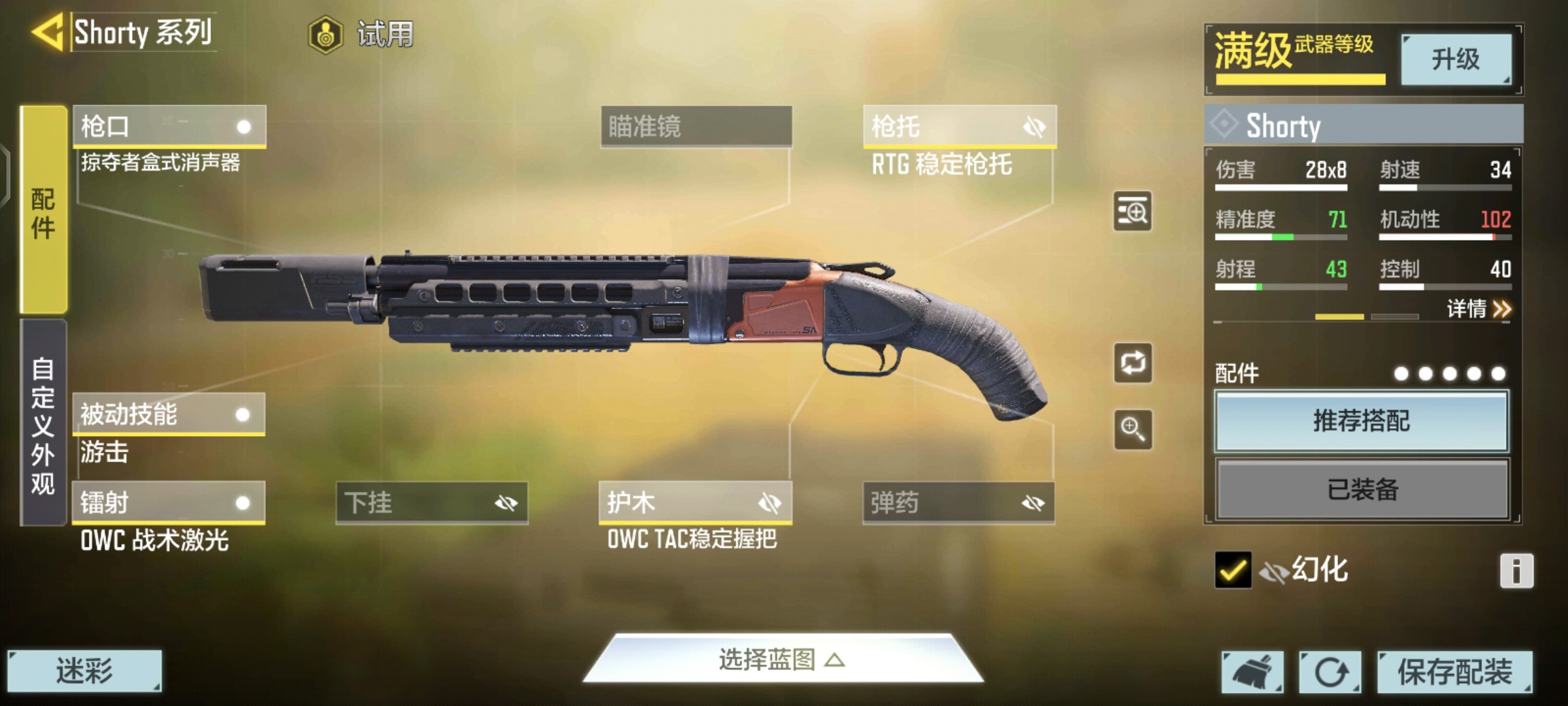Image resolution: width=1568 pixels, height=706 pixels.
Task: Choose the 推荐搭配 recommended loadout
Action: pos(1362,422)
